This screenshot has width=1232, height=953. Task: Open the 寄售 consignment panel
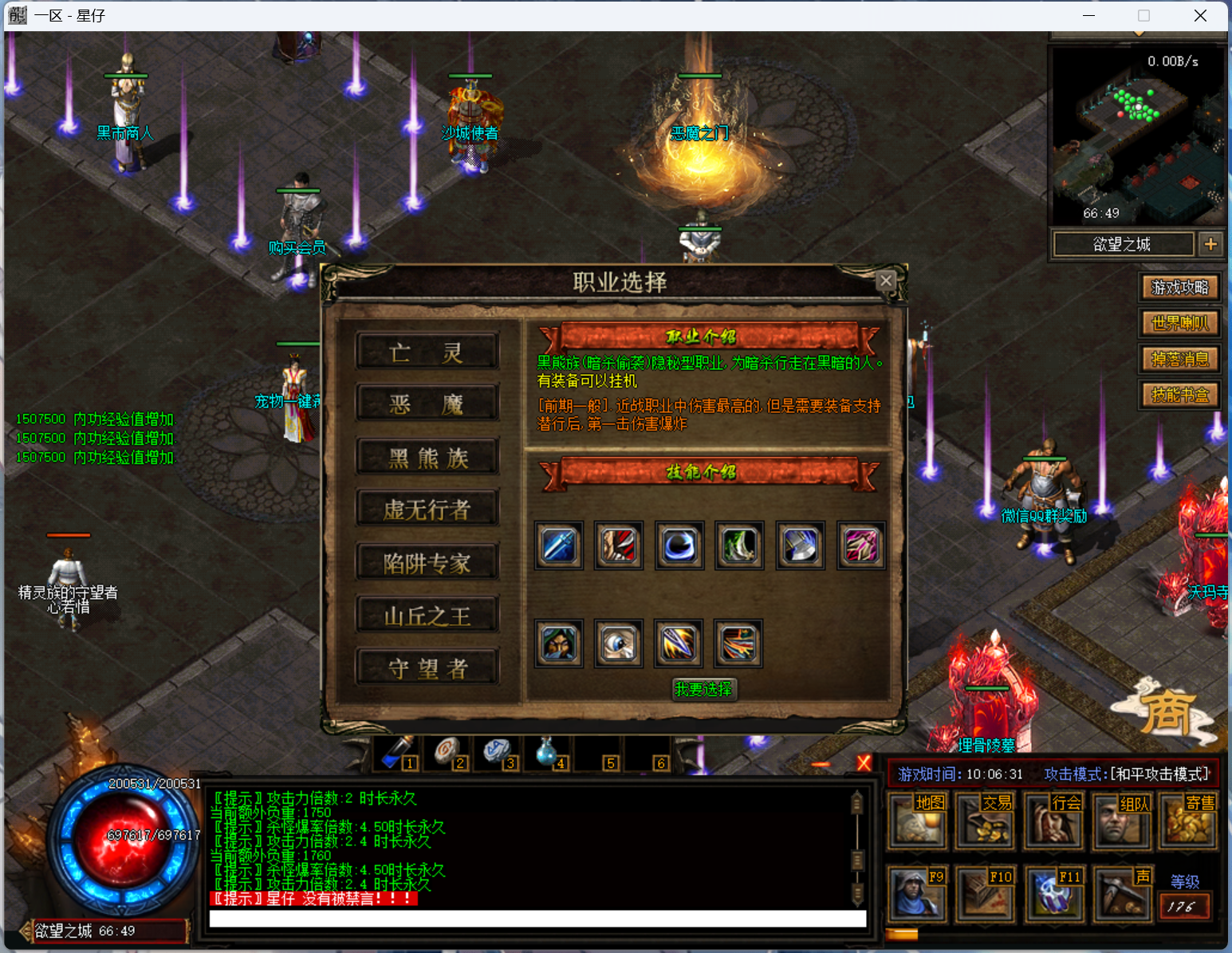1190,821
